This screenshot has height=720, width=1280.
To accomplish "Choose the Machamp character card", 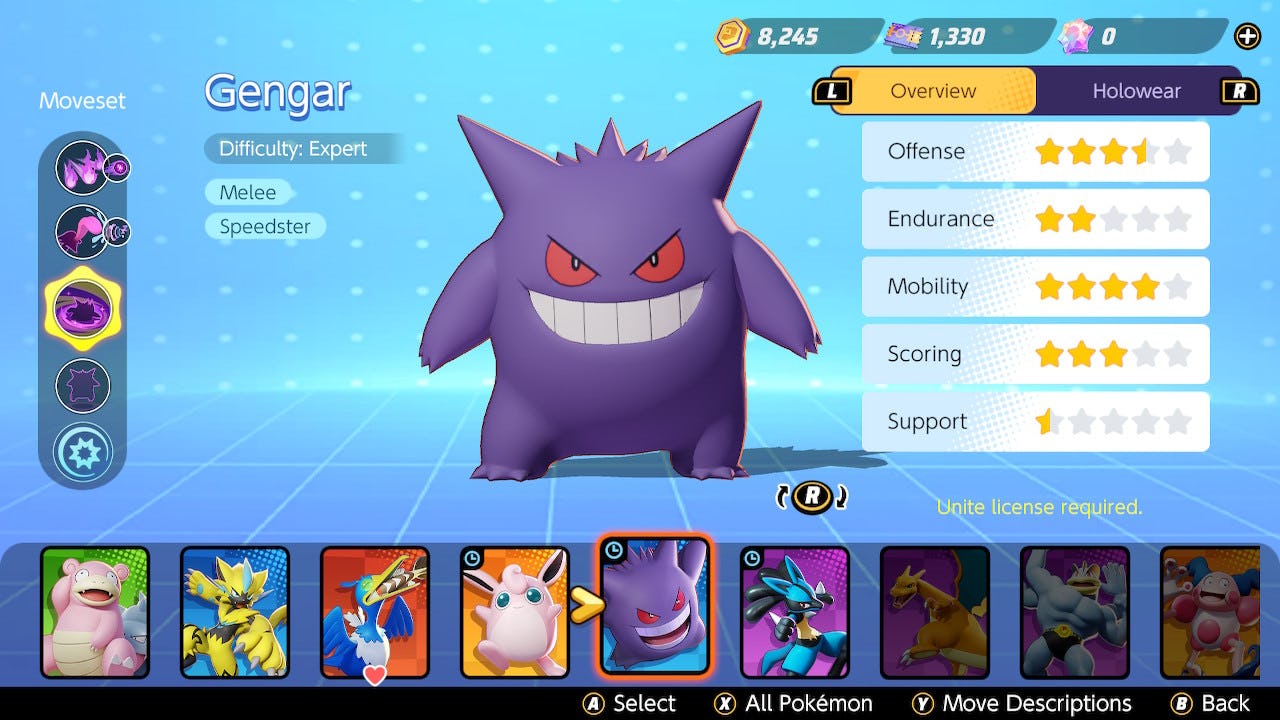I will click(x=1075, y=611).
